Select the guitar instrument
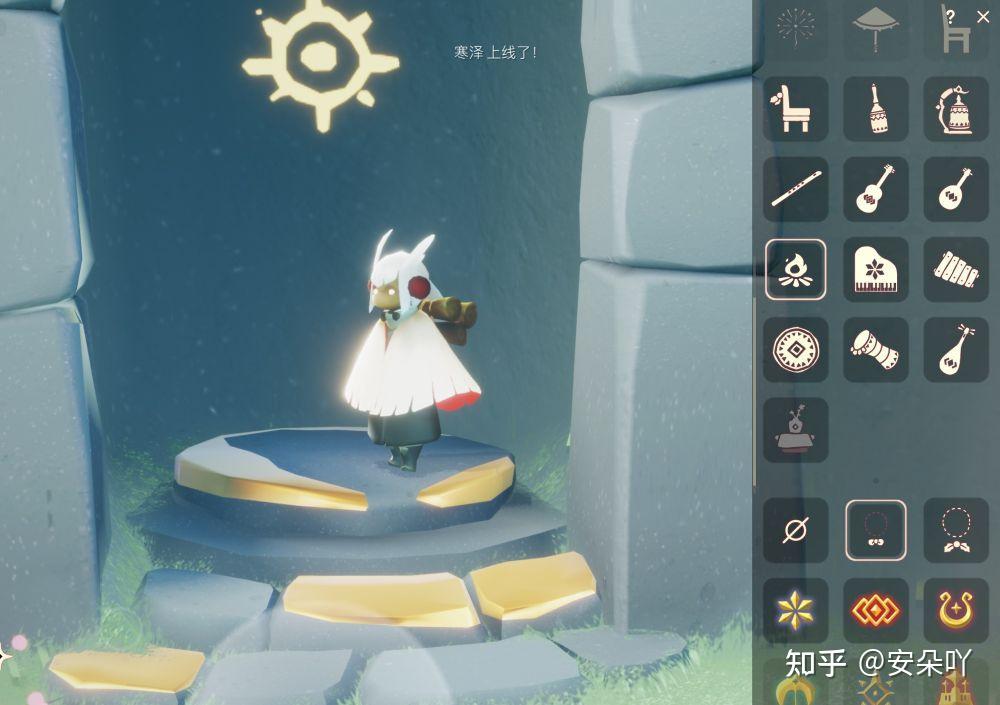The image size is (1000, 705). [x=876, y=189]
